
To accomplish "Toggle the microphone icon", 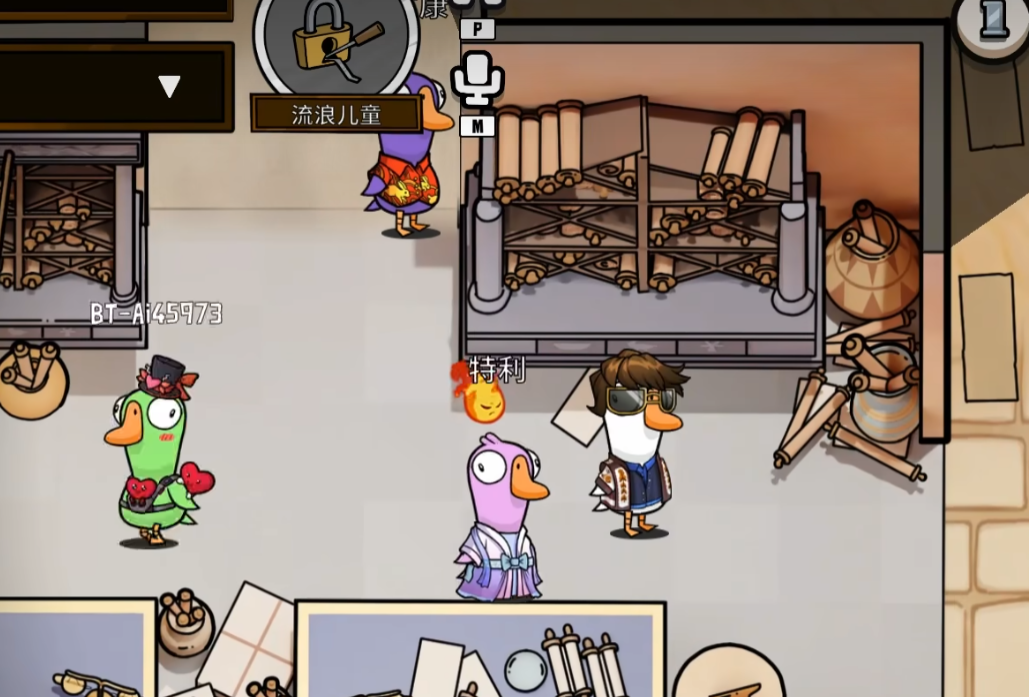I will point(477,78).
